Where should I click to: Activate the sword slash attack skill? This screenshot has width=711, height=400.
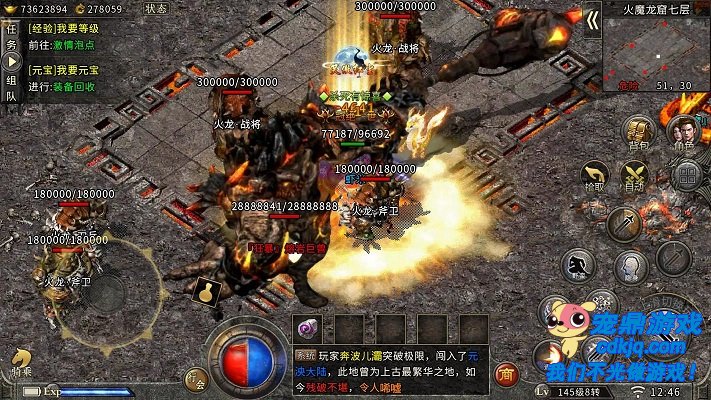(x=623, y=223)
